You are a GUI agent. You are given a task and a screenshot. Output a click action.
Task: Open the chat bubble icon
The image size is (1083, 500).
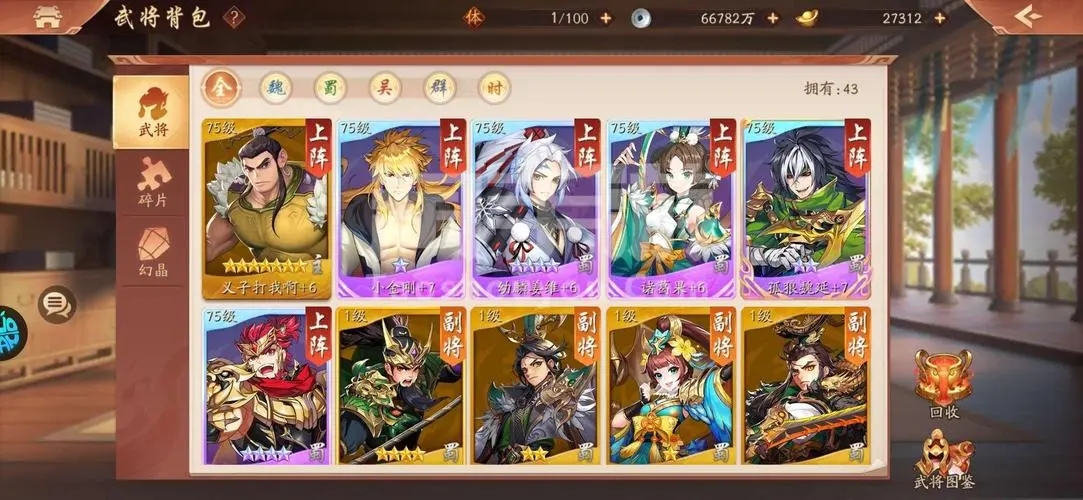point(56,303)
